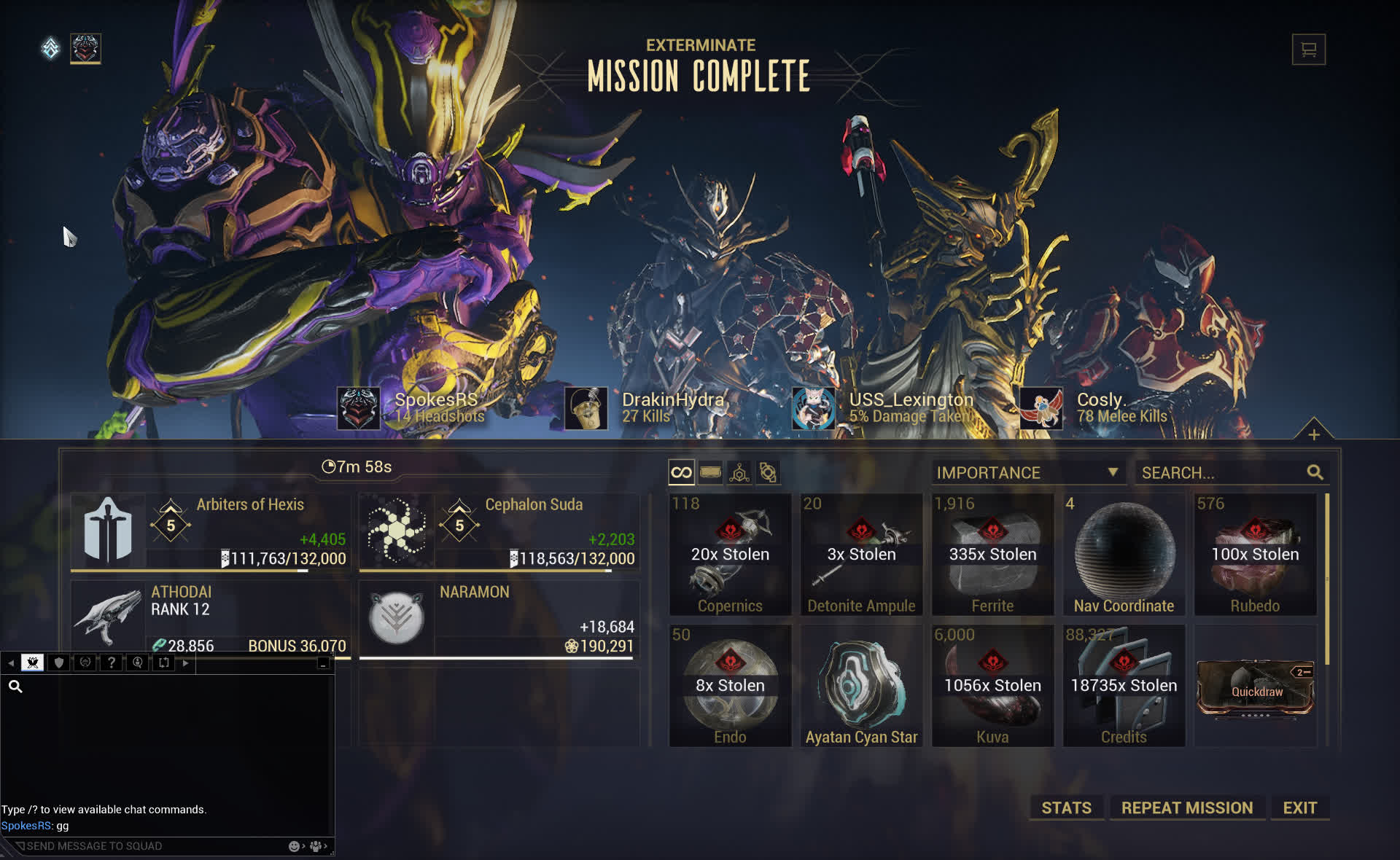Viewport: 1400px width, 860px height.
Task: Choose REPEAT MISSION
Action: [1186, 808]
